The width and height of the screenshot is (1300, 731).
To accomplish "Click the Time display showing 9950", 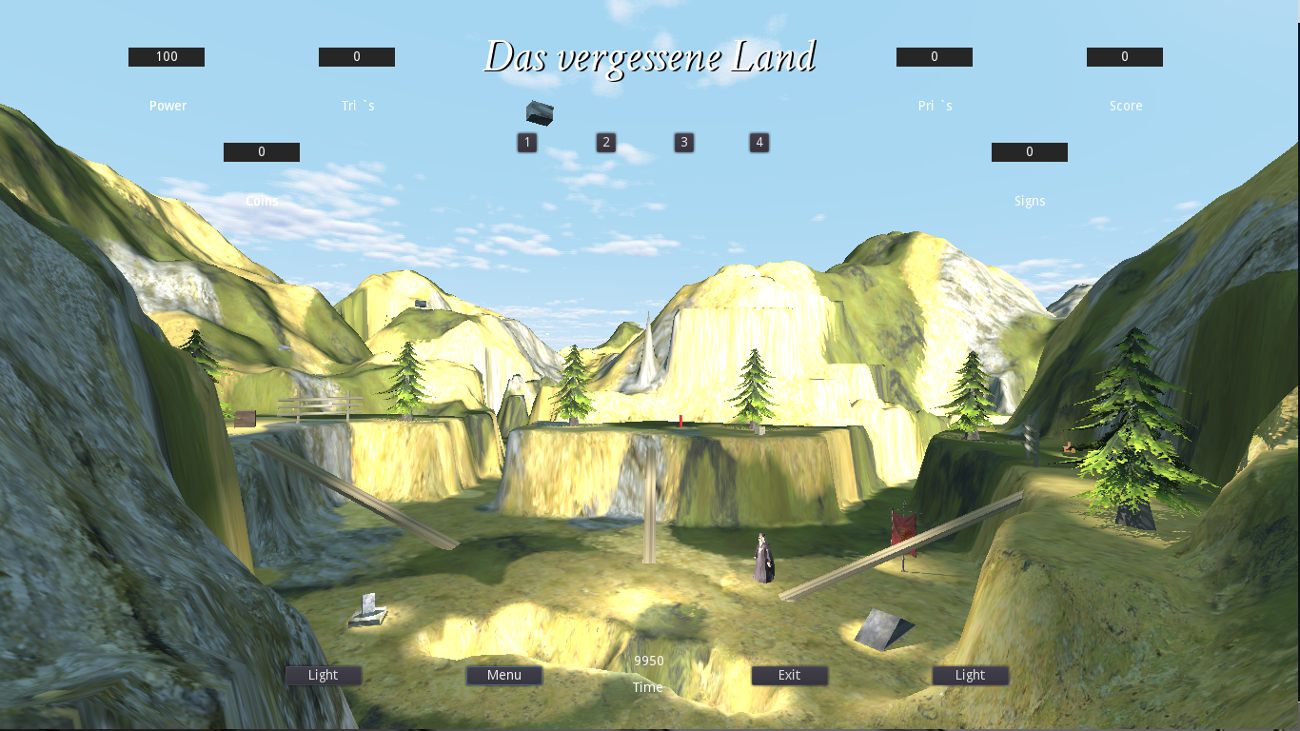I will (x=647, y=660).
